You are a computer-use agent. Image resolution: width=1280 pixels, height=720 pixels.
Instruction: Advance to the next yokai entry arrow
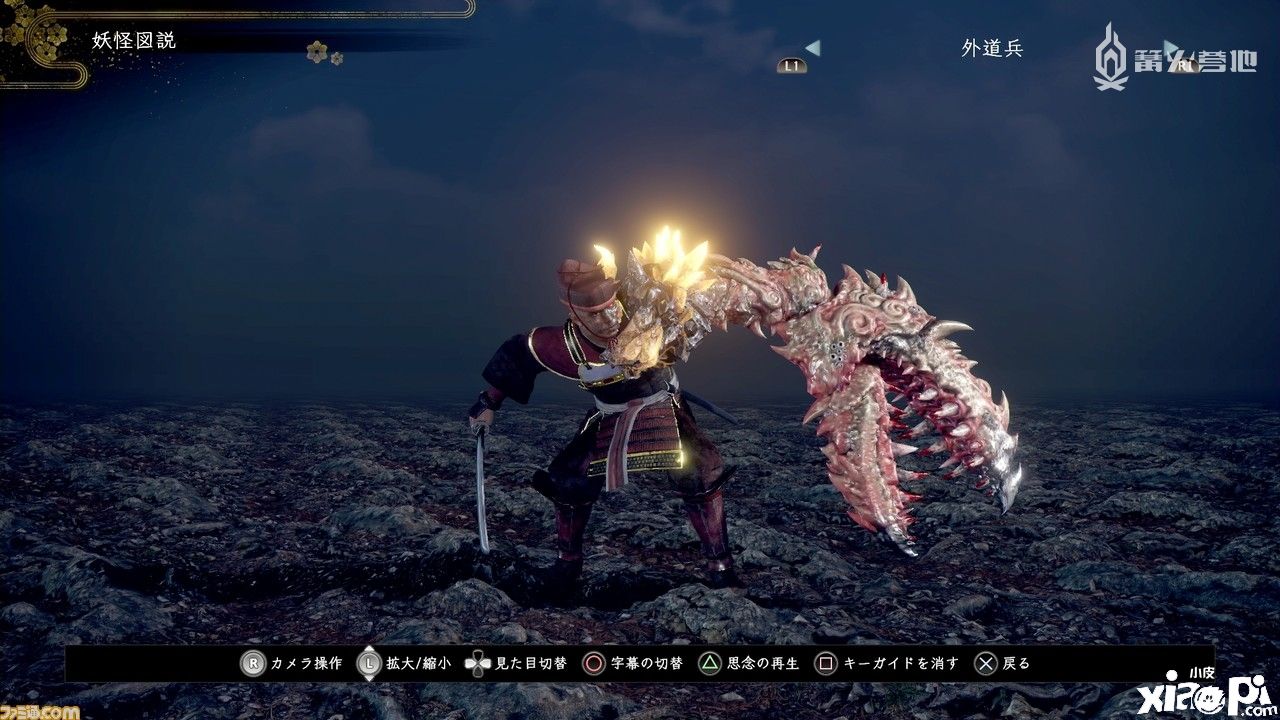click(x=1171, y=47)
